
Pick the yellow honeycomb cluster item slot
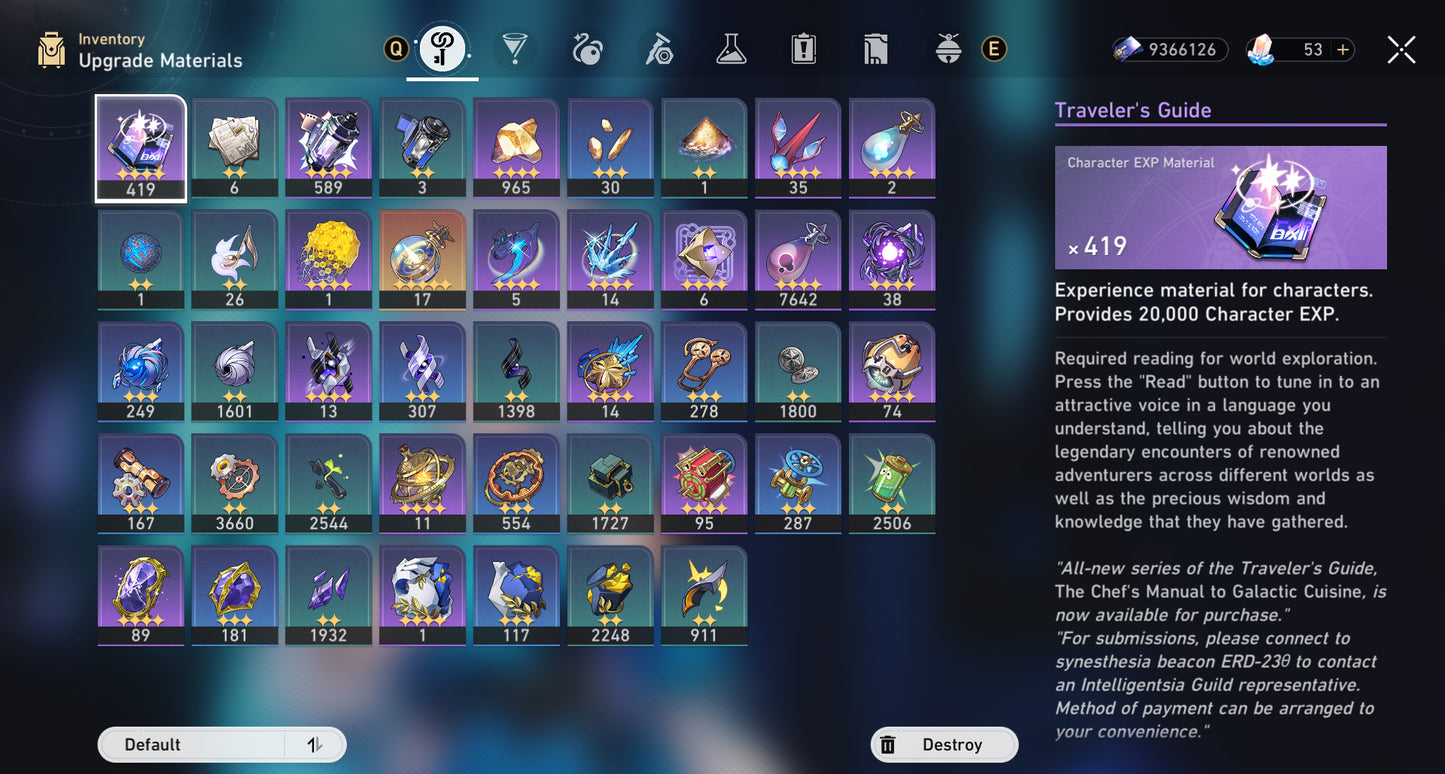coord(328,260)
